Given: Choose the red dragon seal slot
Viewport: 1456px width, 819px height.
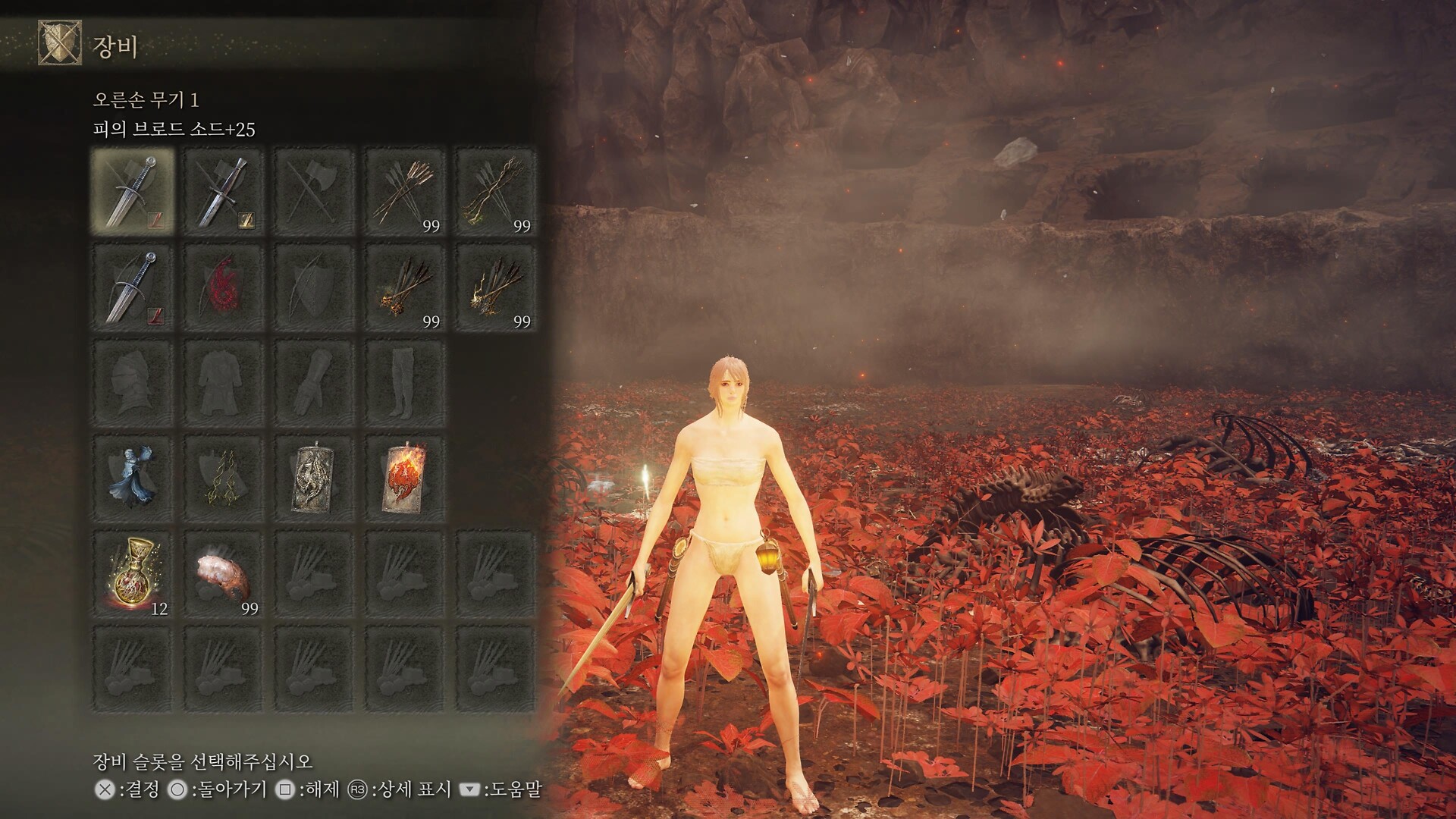Looking at the screenshot, I should 224,288.
